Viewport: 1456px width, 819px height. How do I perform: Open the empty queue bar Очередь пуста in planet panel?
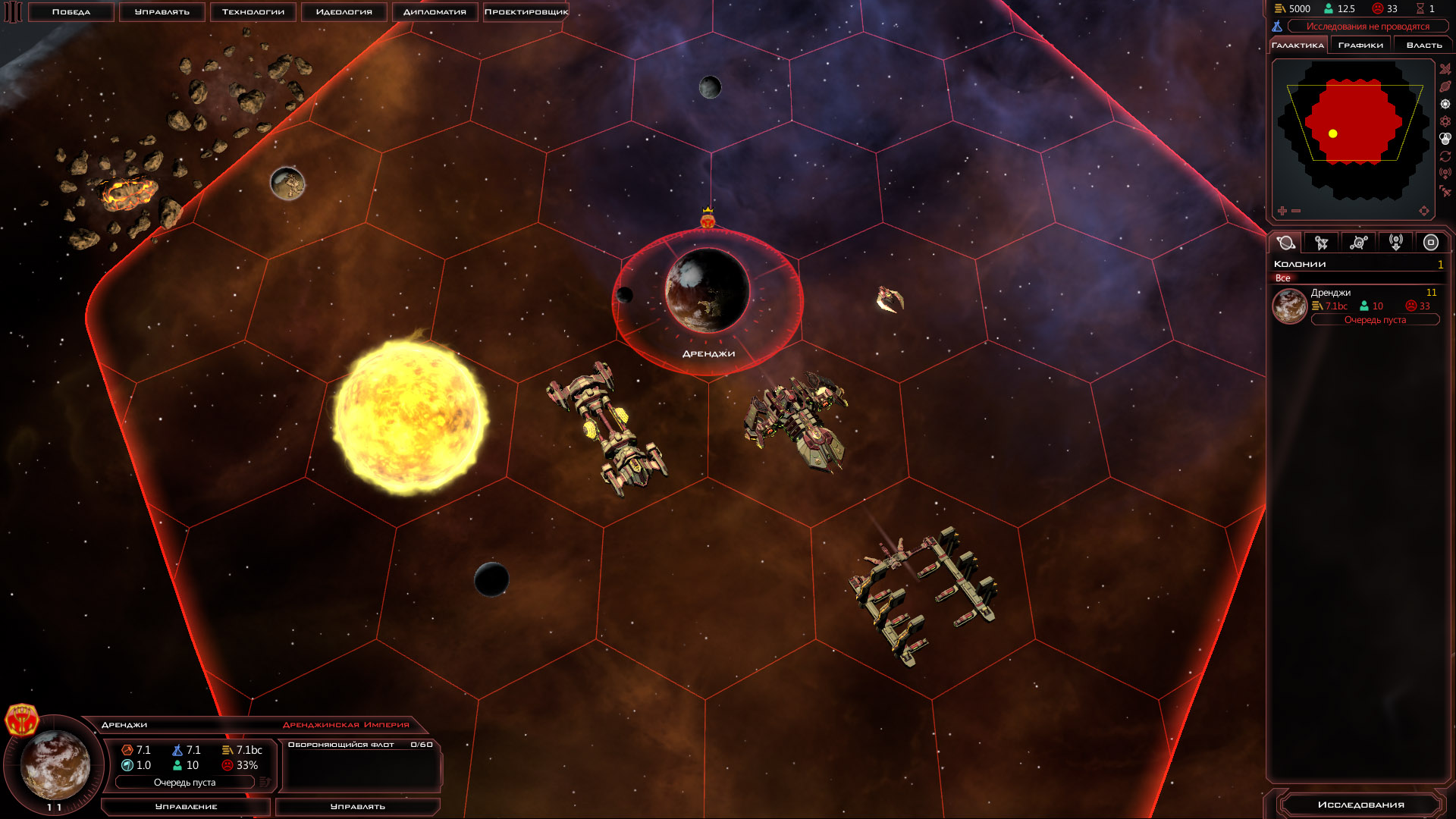pyautogui.click(x=185, y=783)
